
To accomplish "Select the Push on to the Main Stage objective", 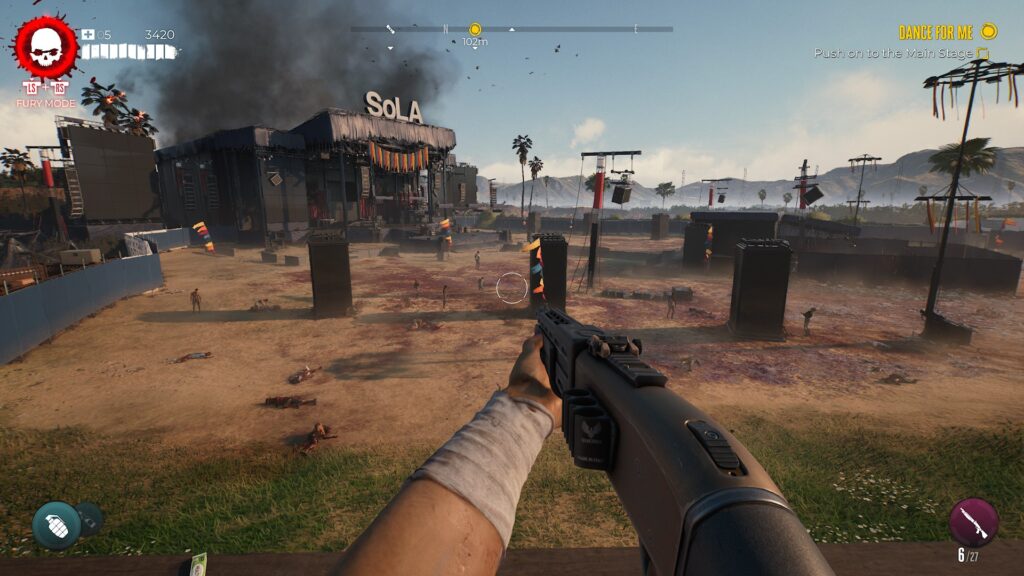I will pos(895,53).
